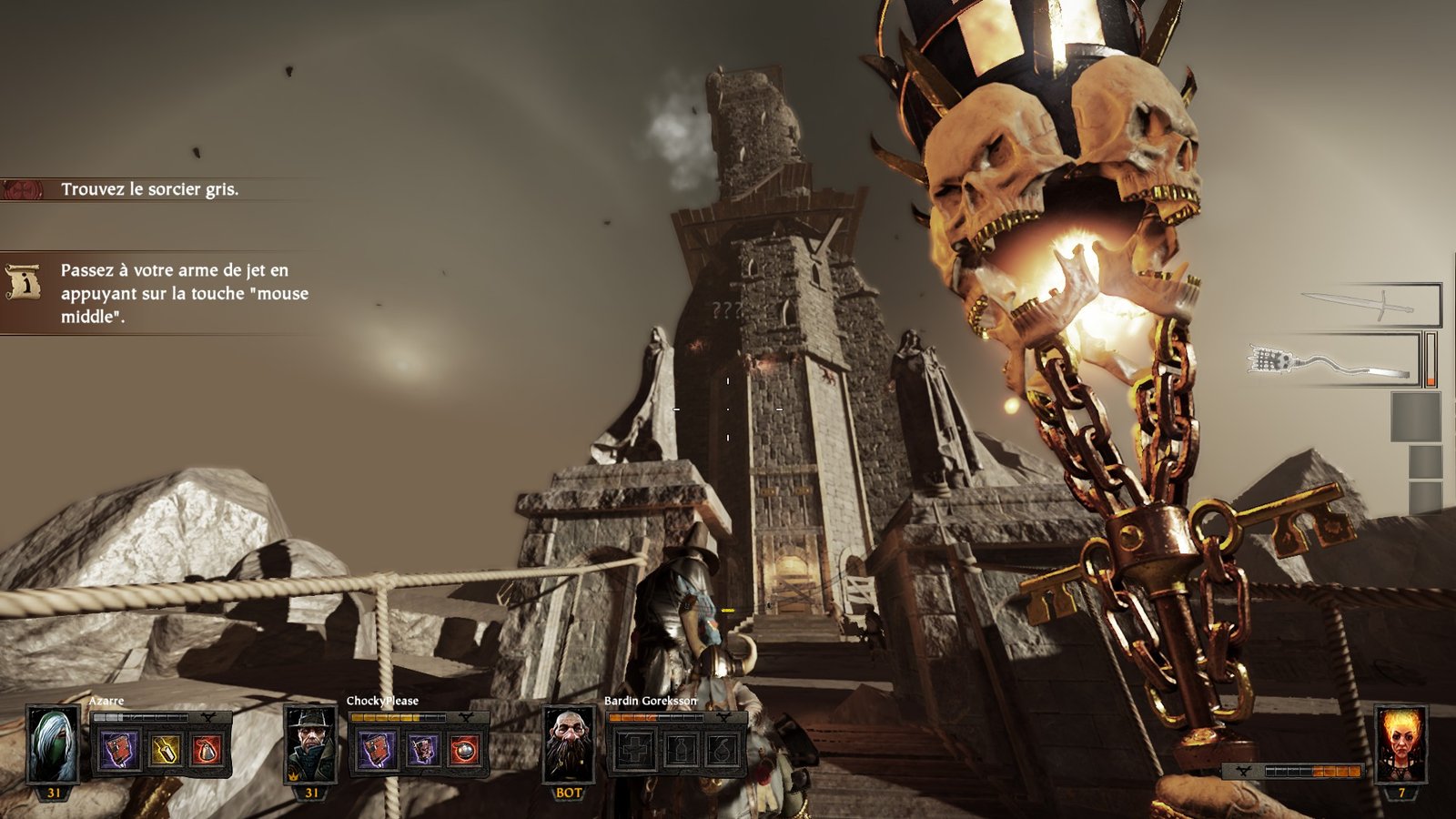Viewport: 1456px width, 819px height.
Task: Open the fire-haired wizard player portrait
Action: coord(1400,745)
